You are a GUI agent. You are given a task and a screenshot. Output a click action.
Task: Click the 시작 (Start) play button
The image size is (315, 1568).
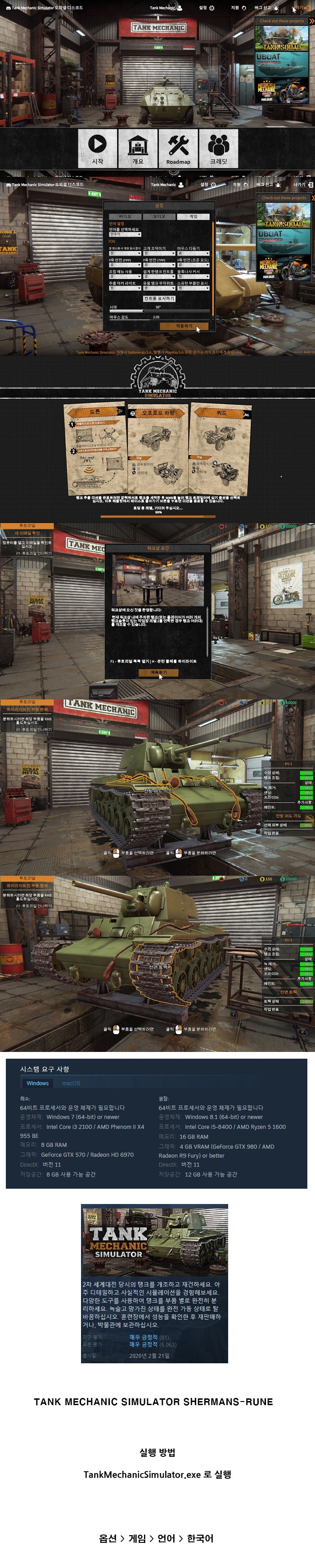(98, 148)
